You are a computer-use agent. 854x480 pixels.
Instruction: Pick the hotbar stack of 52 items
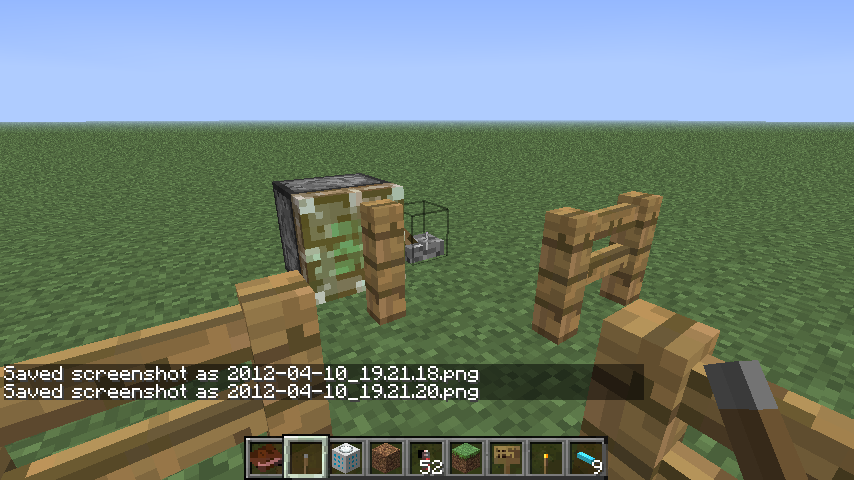pos(426,458)
